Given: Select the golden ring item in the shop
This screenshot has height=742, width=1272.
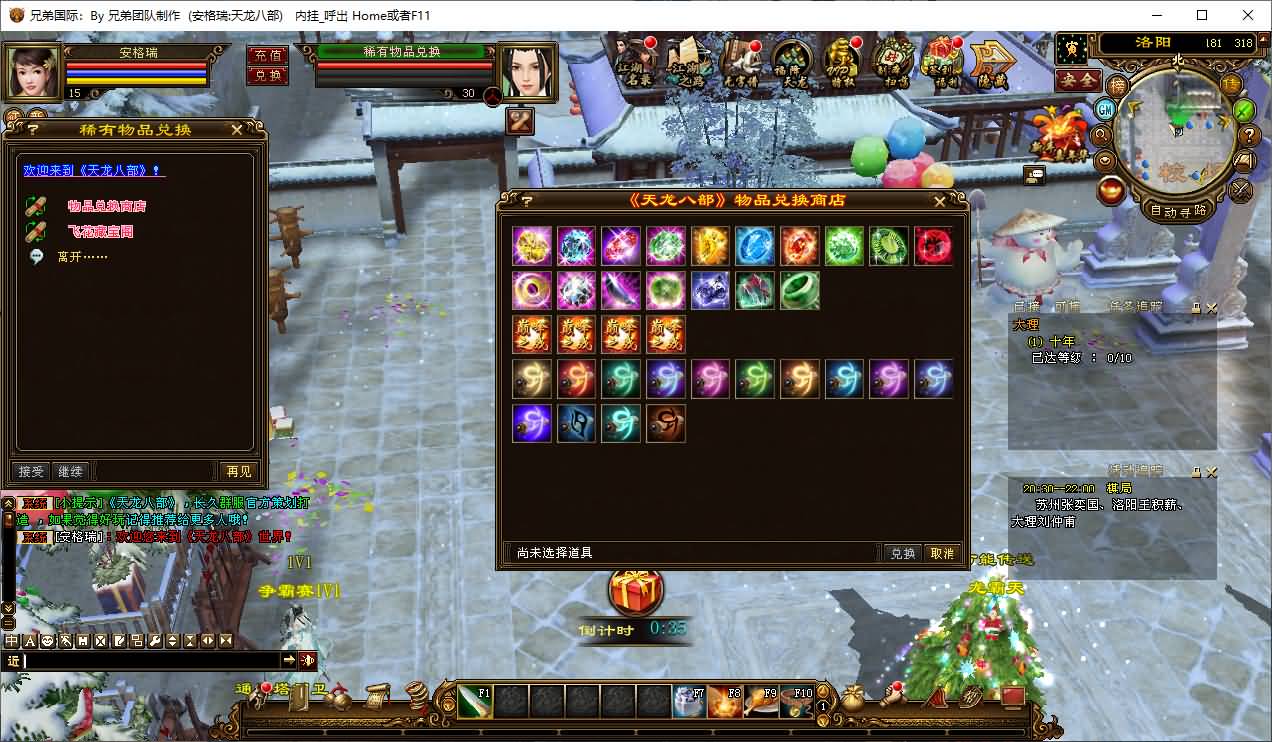Looking at the screenshot, I should (531, 290).
